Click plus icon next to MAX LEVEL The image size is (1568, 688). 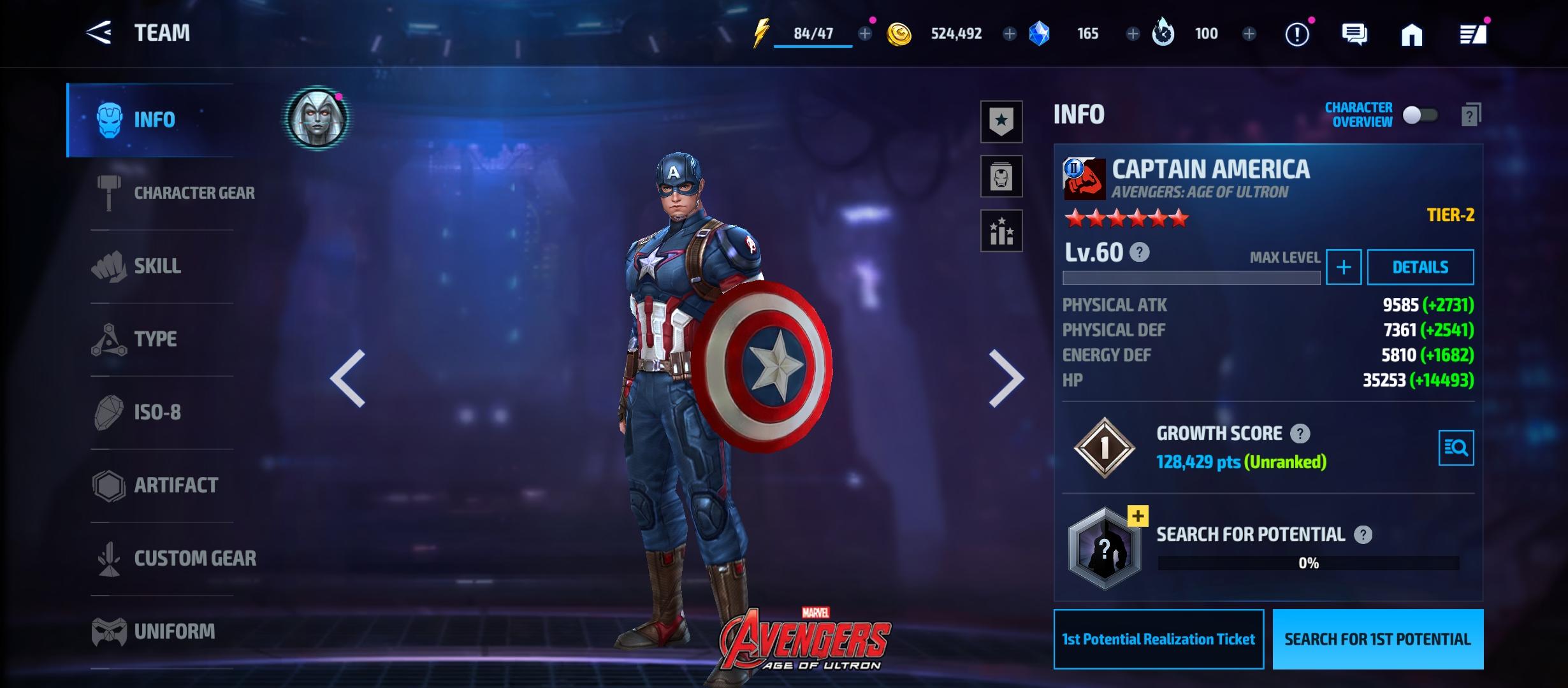(1343, 267)
